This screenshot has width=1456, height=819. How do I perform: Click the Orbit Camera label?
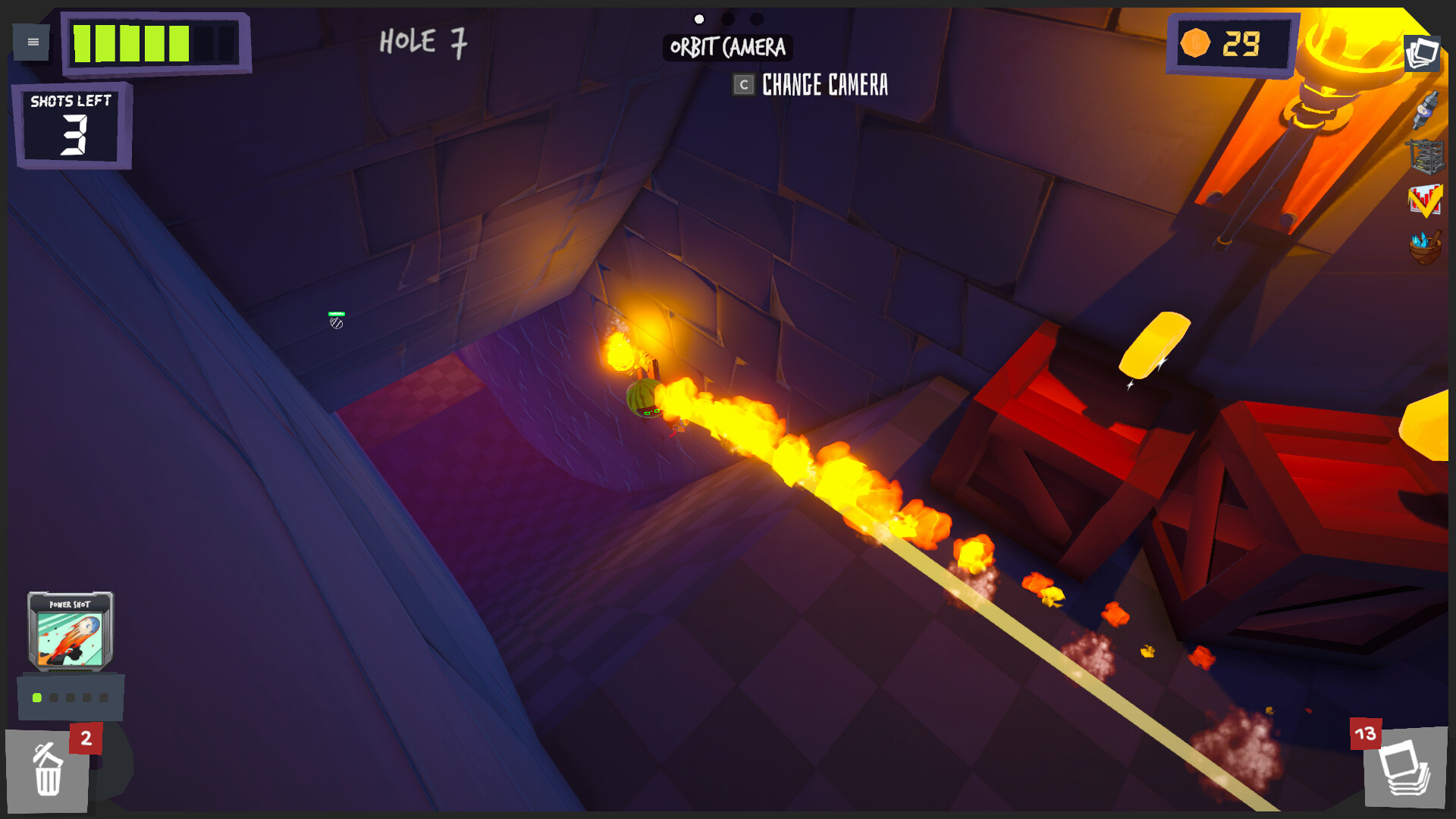click(726, 49)
